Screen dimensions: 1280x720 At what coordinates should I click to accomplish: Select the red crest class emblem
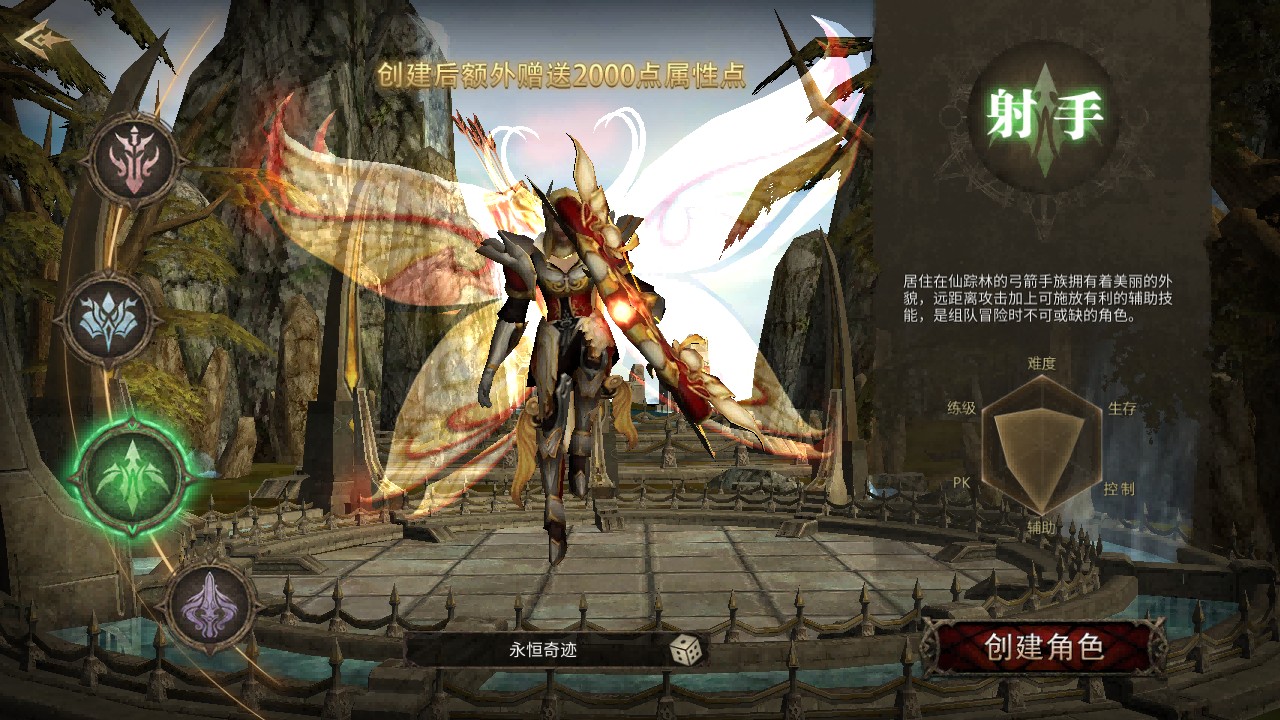pos(133,160)
